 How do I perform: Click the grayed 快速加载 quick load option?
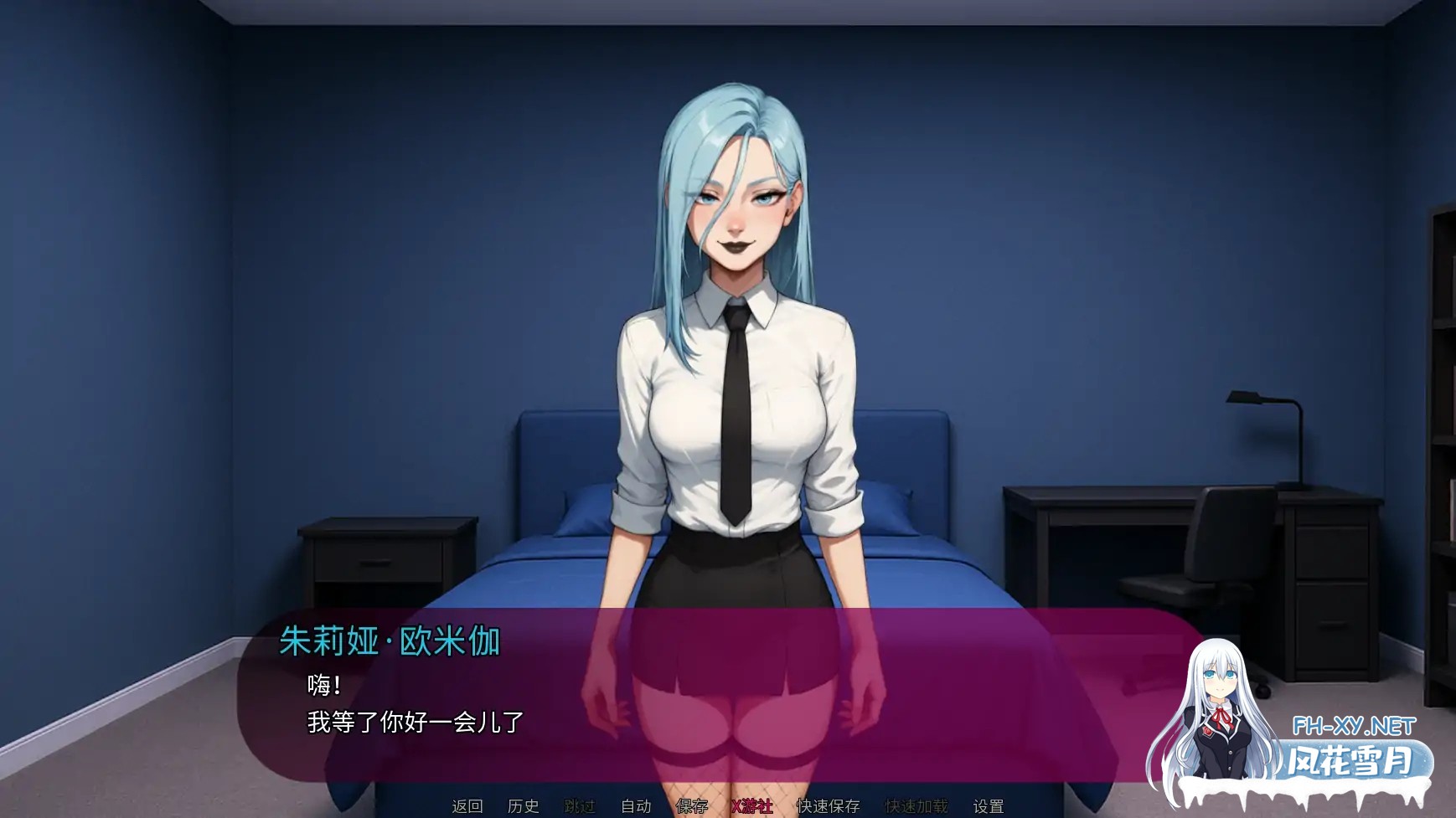(x=916, y=806)
